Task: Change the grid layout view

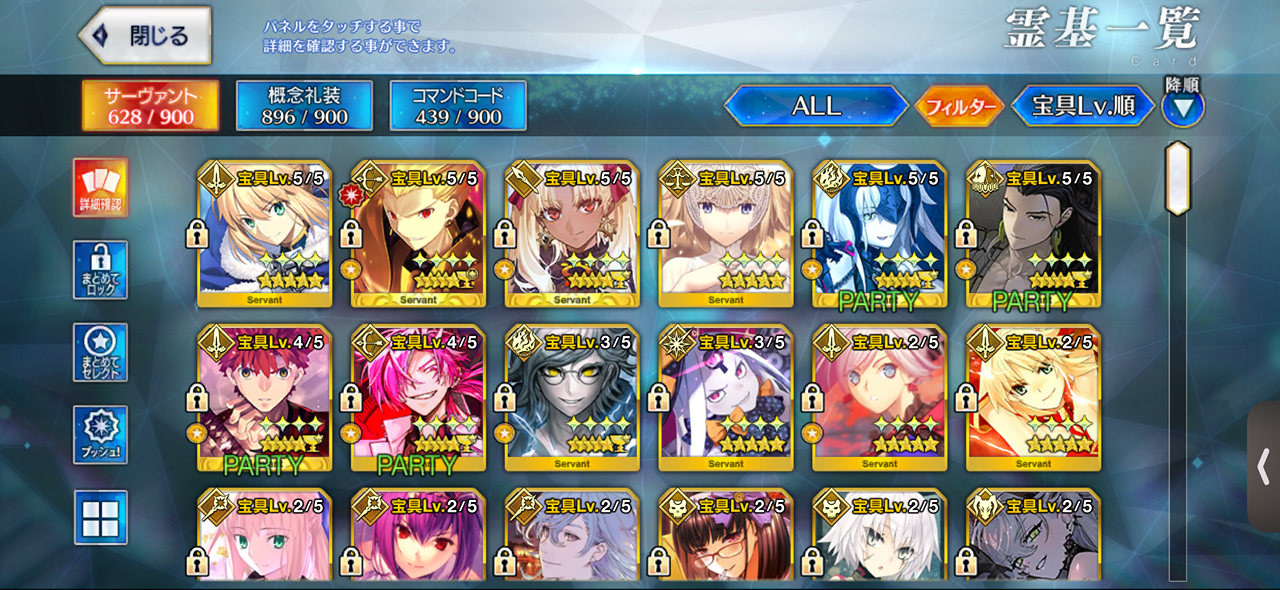Action: 100,517
